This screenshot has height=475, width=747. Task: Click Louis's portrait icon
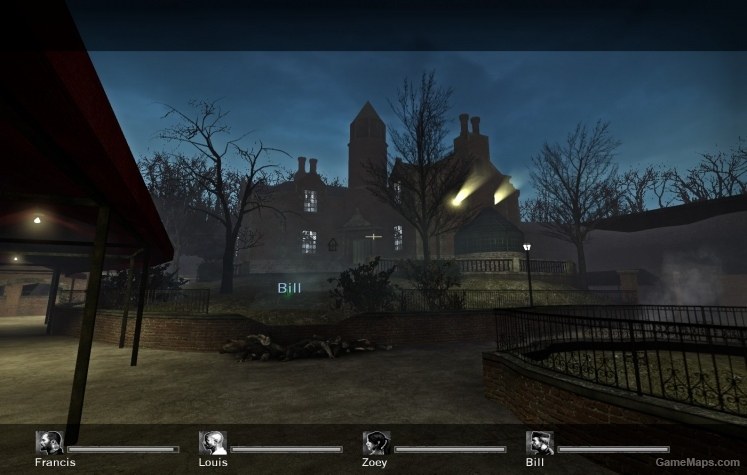[x=213, y=443]
